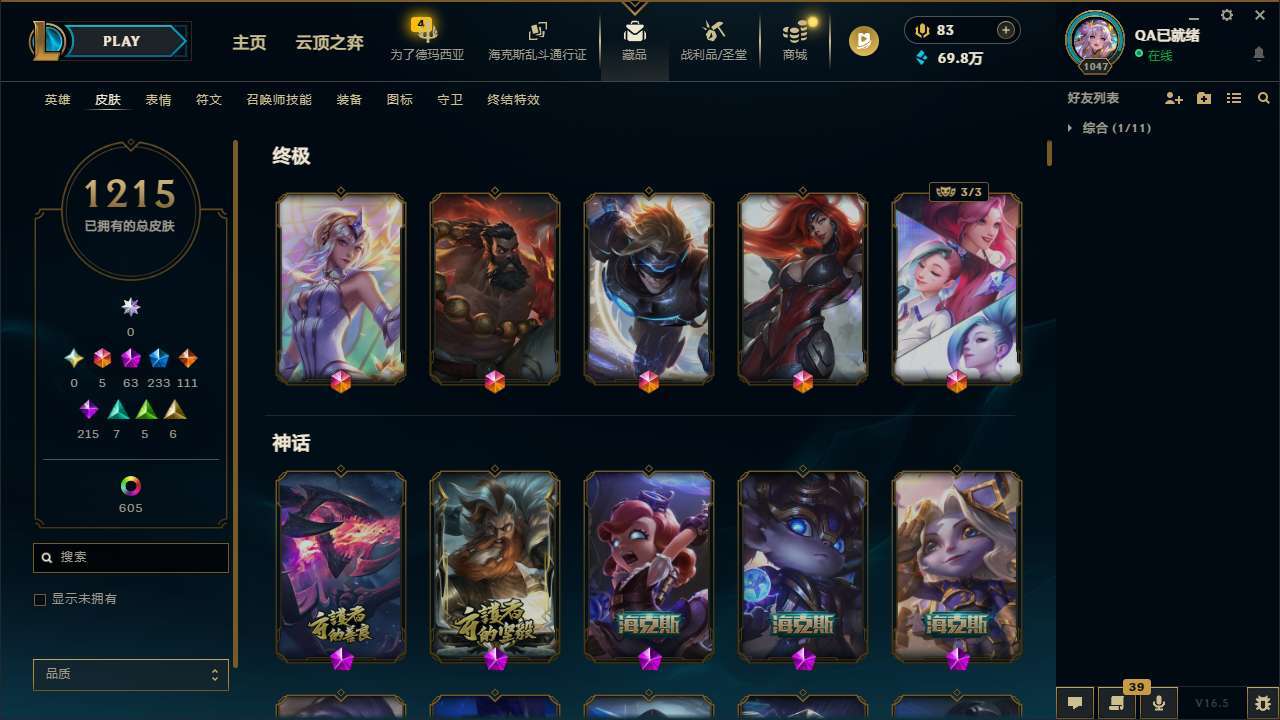Screen dimensions: 1280x720
Task: Open the 品质 quality dropdown
Action: (130, 674)
